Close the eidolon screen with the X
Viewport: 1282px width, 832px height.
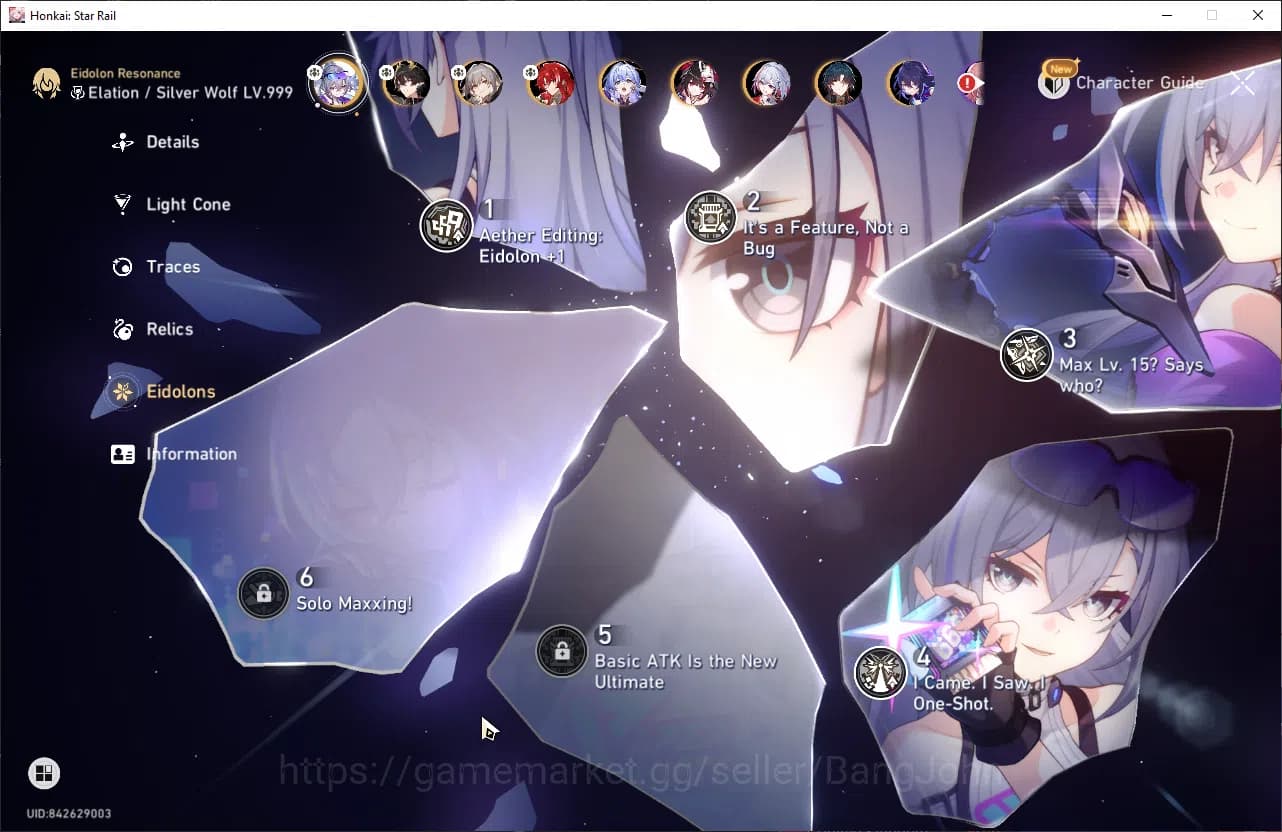(x=1243, y=83)
